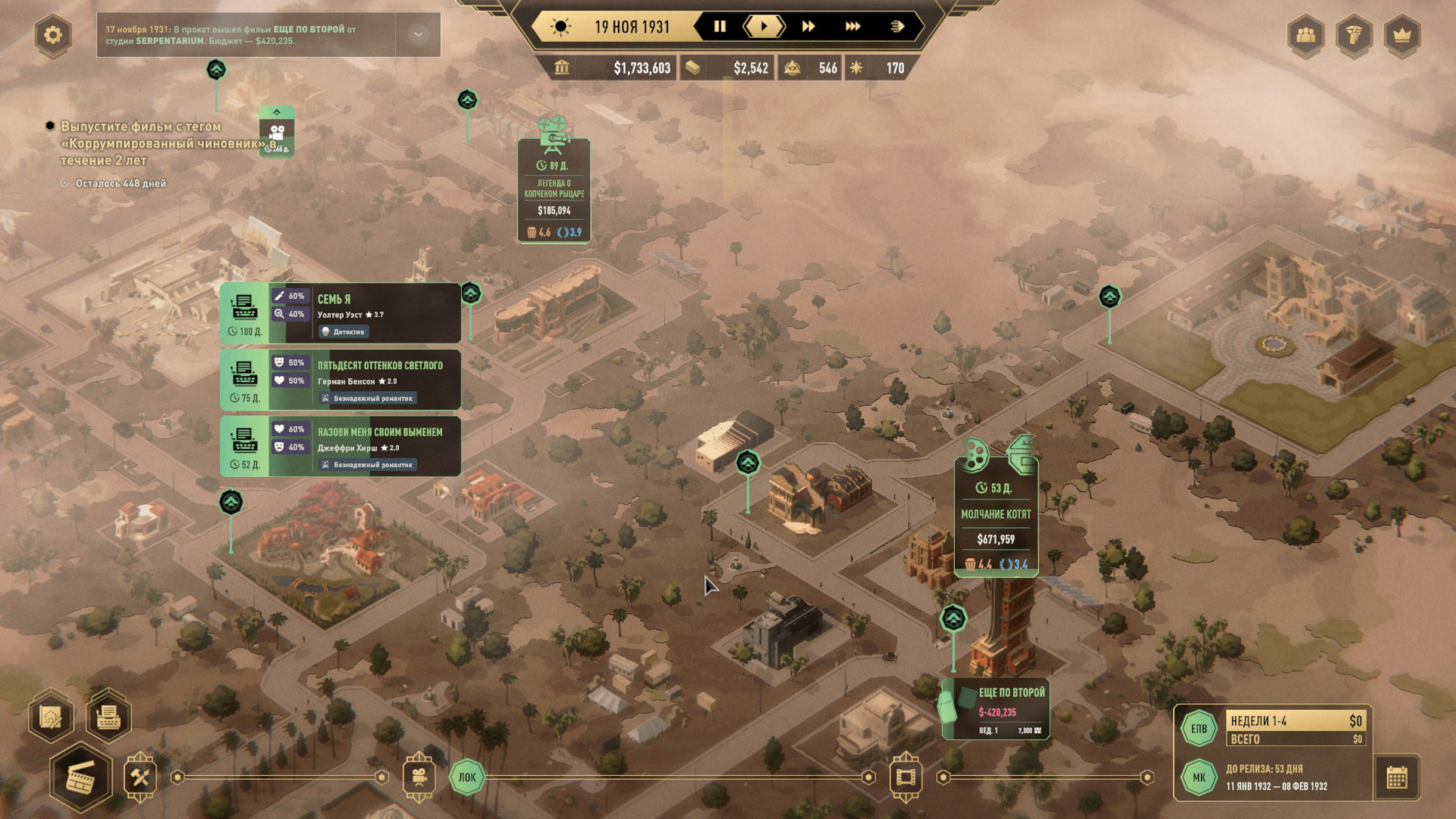Viewport: 1456px width, 819px height.
Task: Open the staff people panel
Action: point(1306,35)
